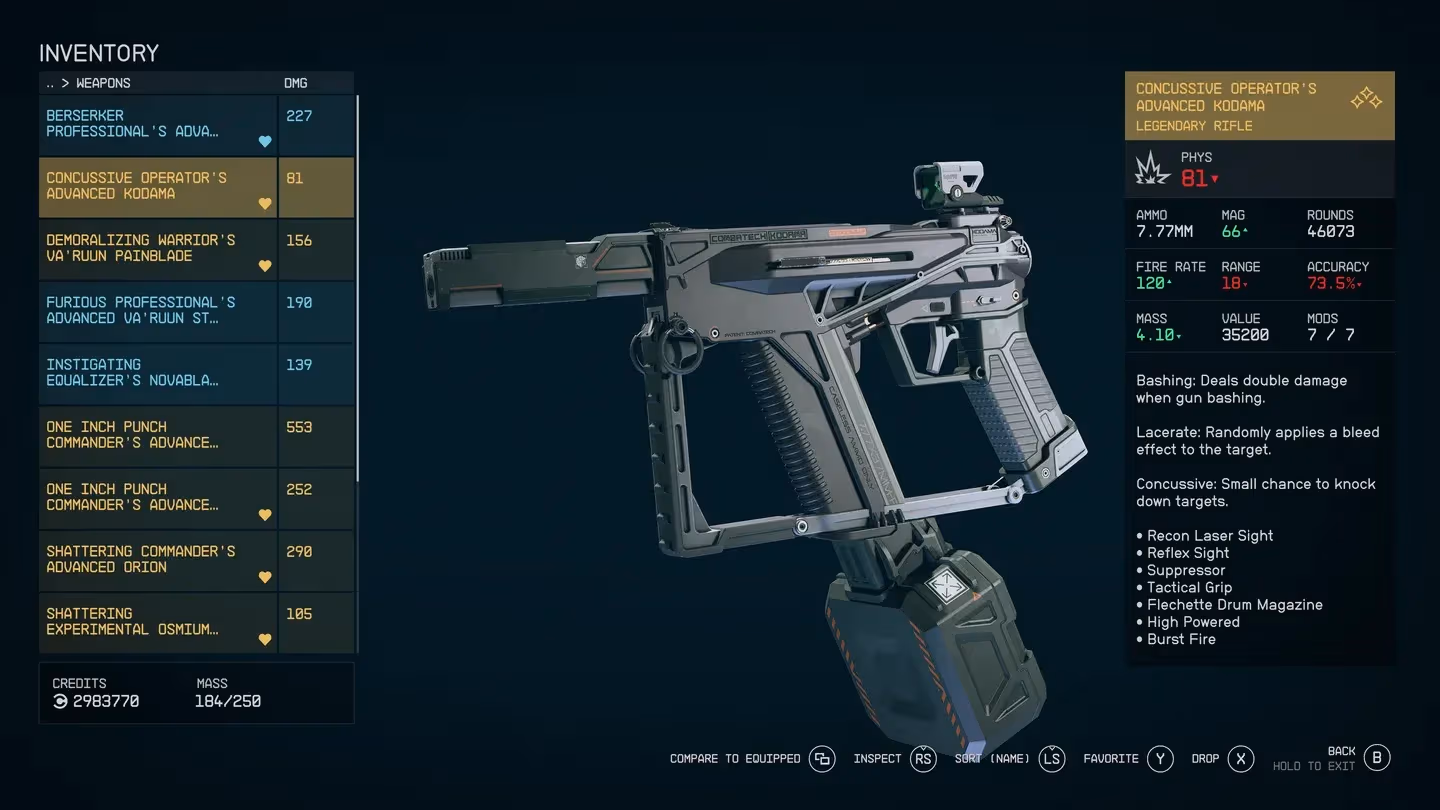Click the physical damage burst icon

[x=1152, y=169]
